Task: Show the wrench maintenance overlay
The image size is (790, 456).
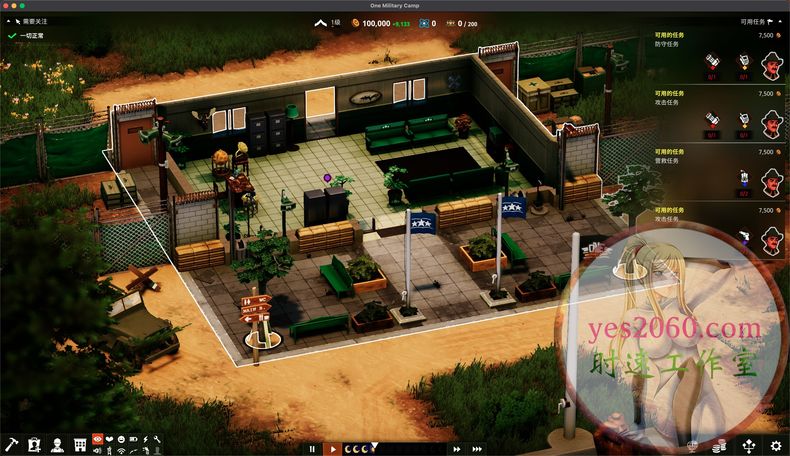Action: point(157,438)
